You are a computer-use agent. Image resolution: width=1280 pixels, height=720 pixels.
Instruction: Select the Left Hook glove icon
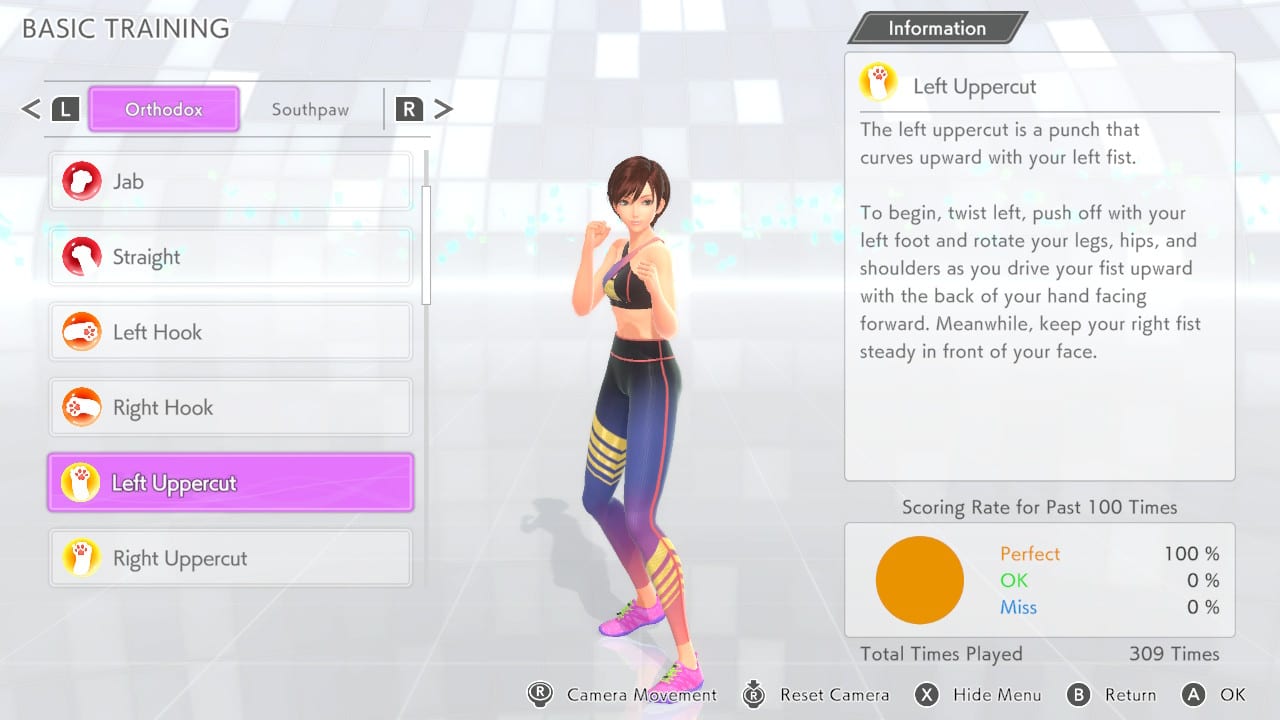[82, 331]
